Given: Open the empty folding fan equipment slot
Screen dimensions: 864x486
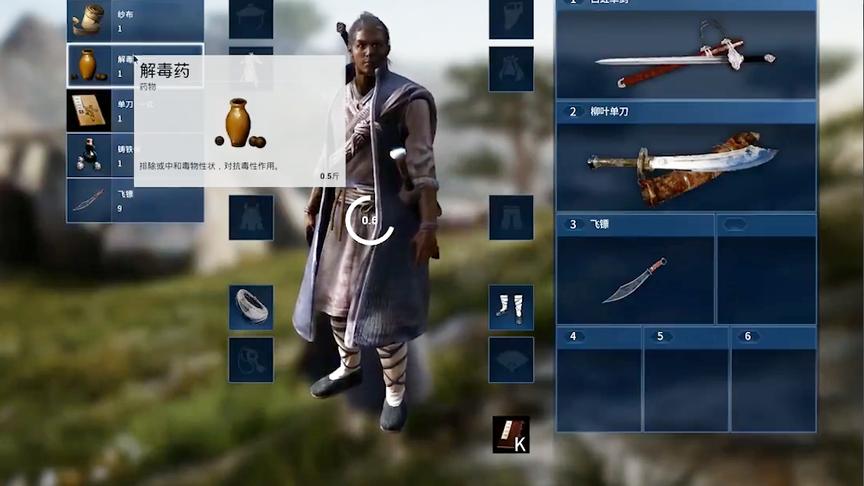Looking at the screenshot, I should click(511, 359).
